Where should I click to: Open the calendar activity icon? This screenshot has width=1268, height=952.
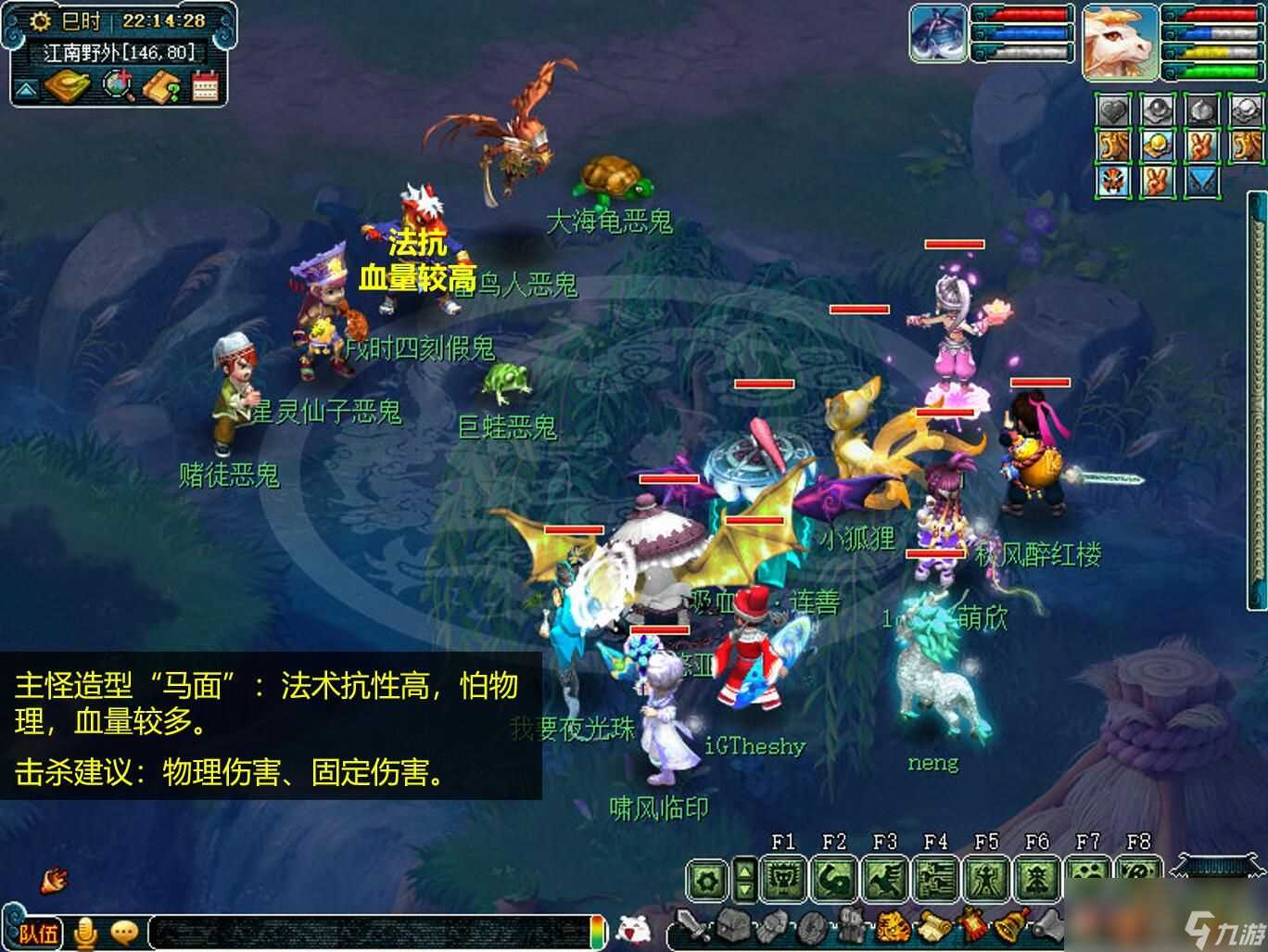tap(205, 86)
